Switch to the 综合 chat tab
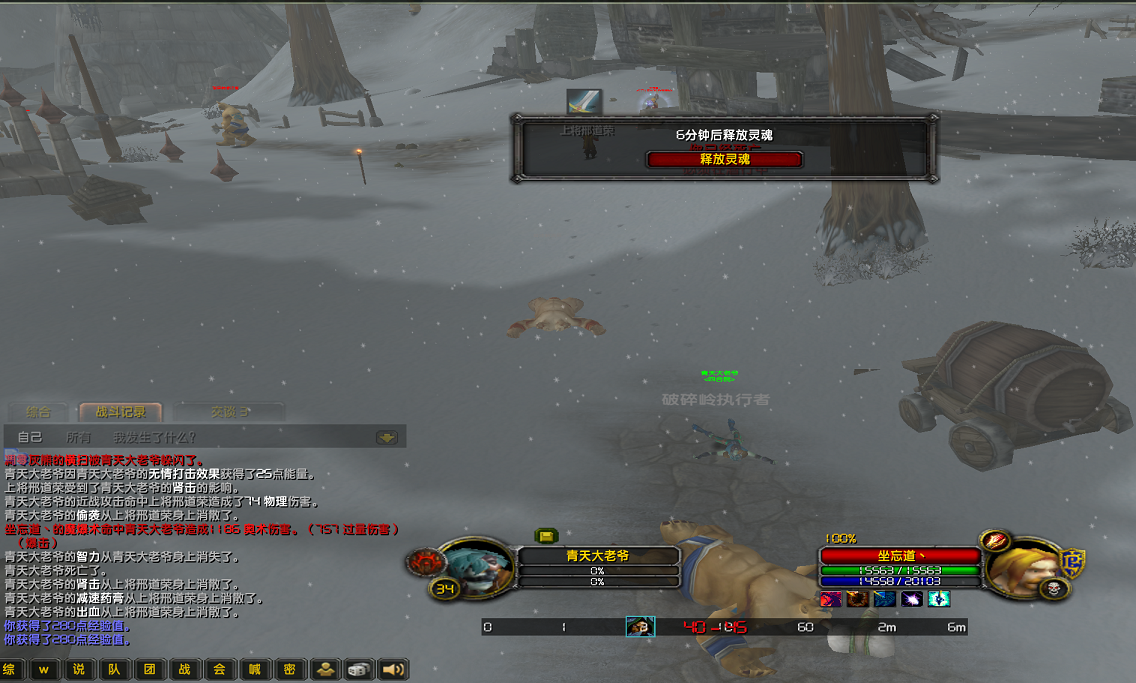Image resolution: width=1136 pixels, height=683 pixels. pos(38,411)
